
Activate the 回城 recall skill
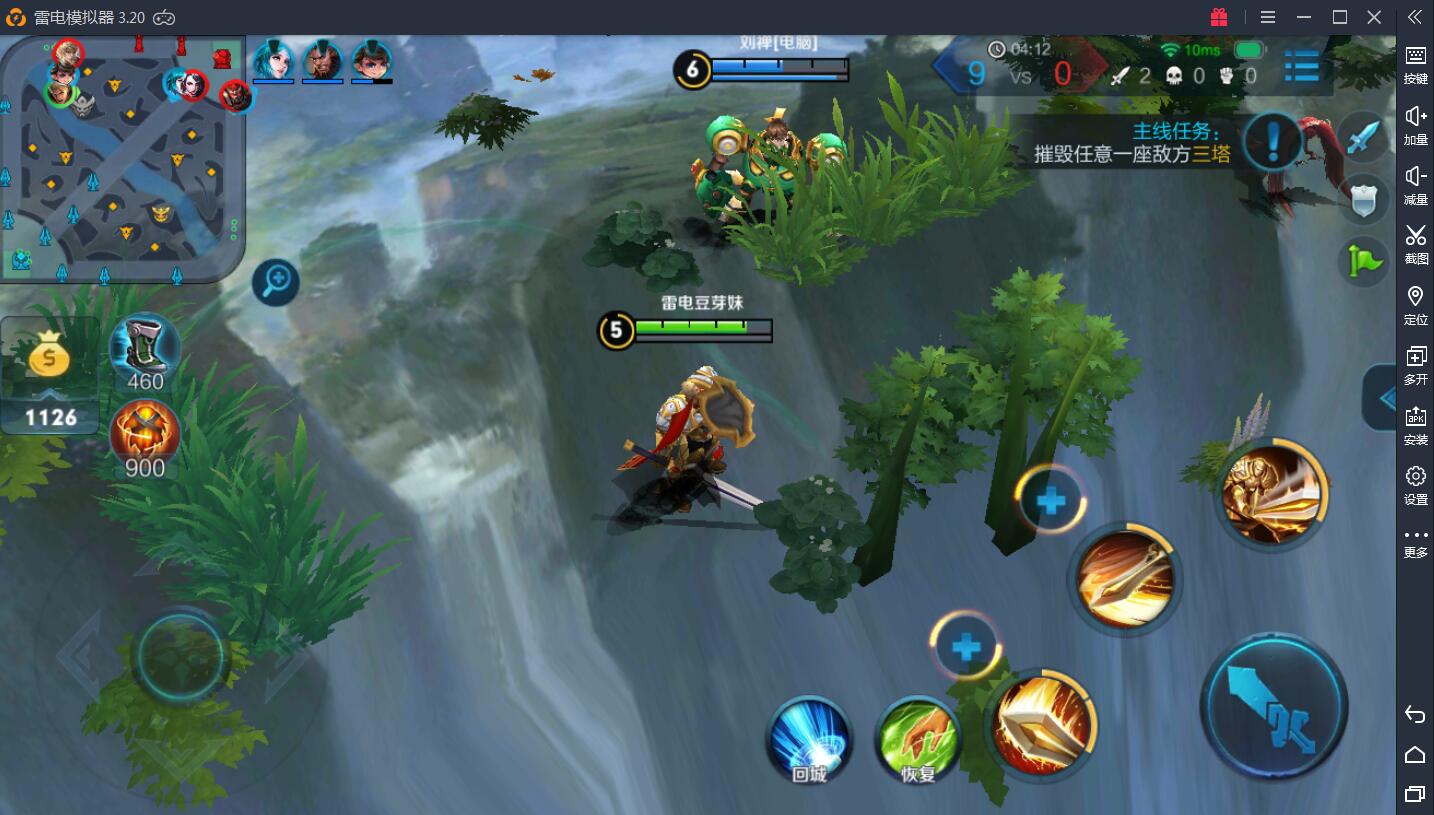tap(809, 738)
